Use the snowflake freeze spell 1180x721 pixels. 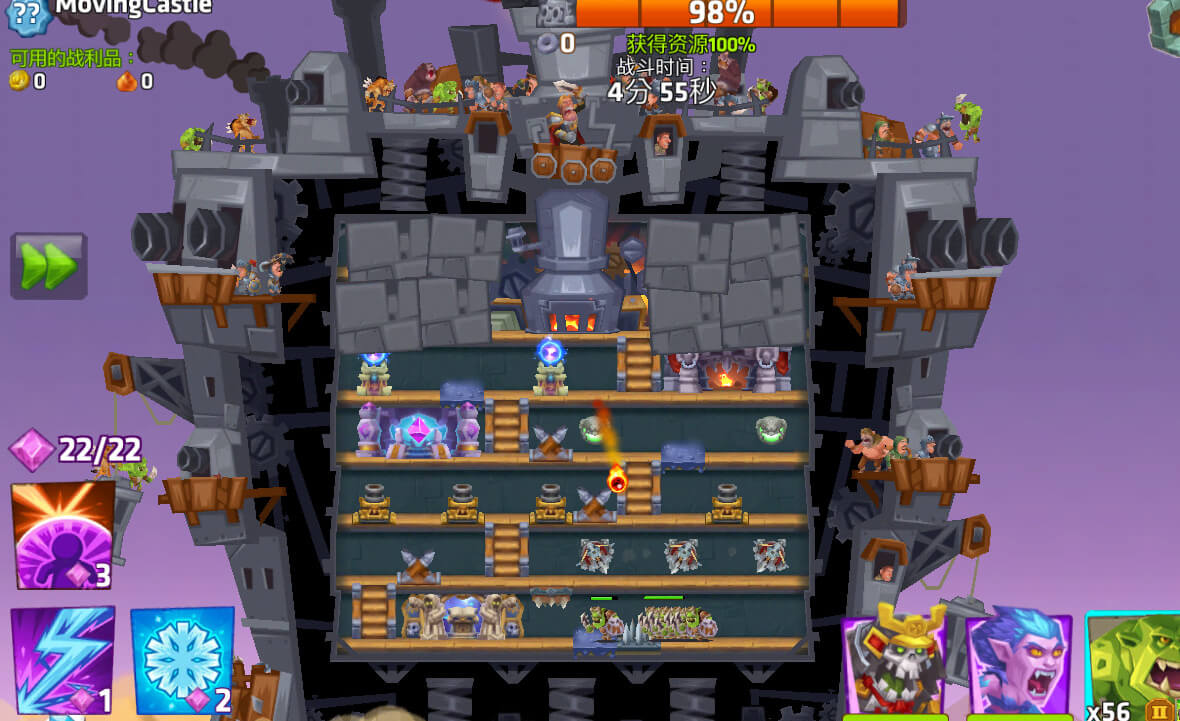pyautogui.click(x=182, y=661)
